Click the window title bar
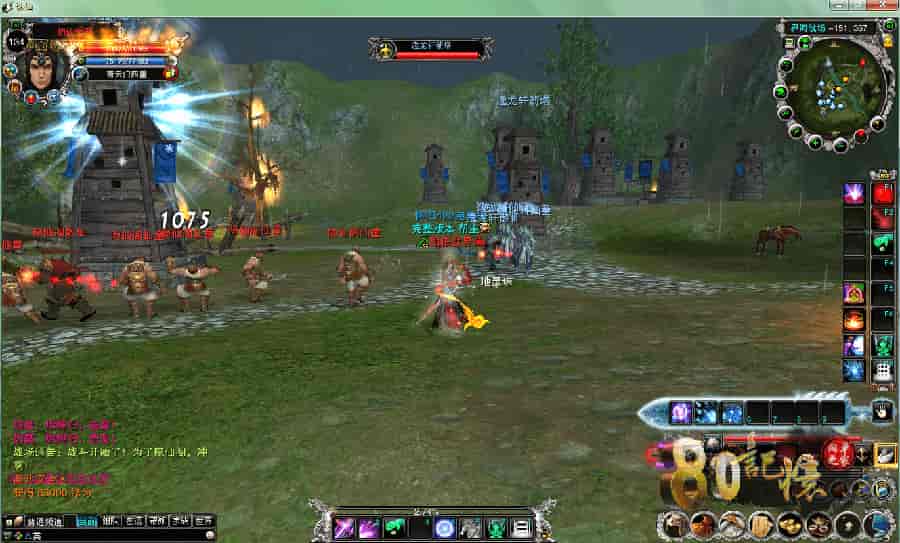 click(450, 7)
